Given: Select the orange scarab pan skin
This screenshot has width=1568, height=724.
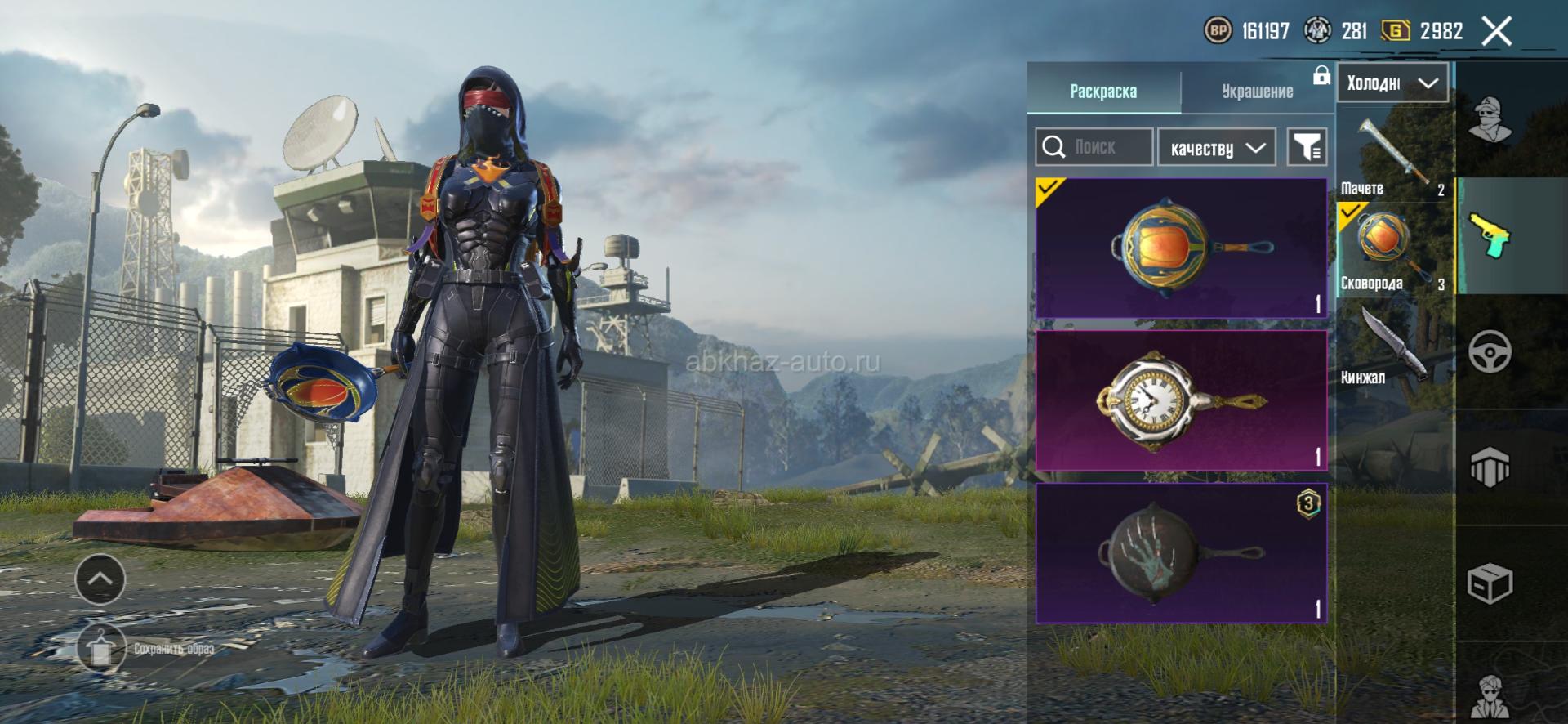Looking at the screenshot, I should (x=1181, y=248).
